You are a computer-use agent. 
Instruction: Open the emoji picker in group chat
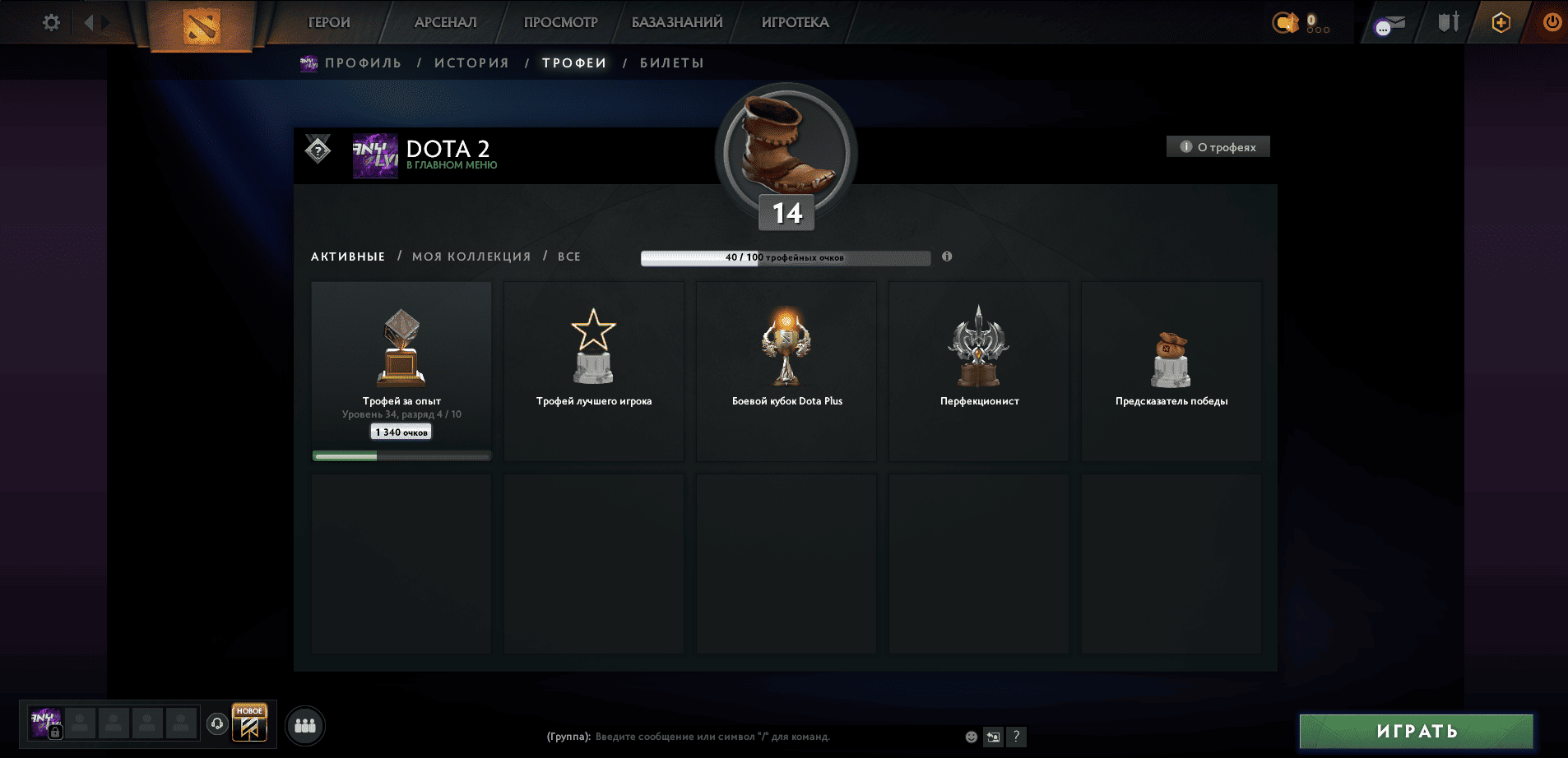[x=971, y=737]
